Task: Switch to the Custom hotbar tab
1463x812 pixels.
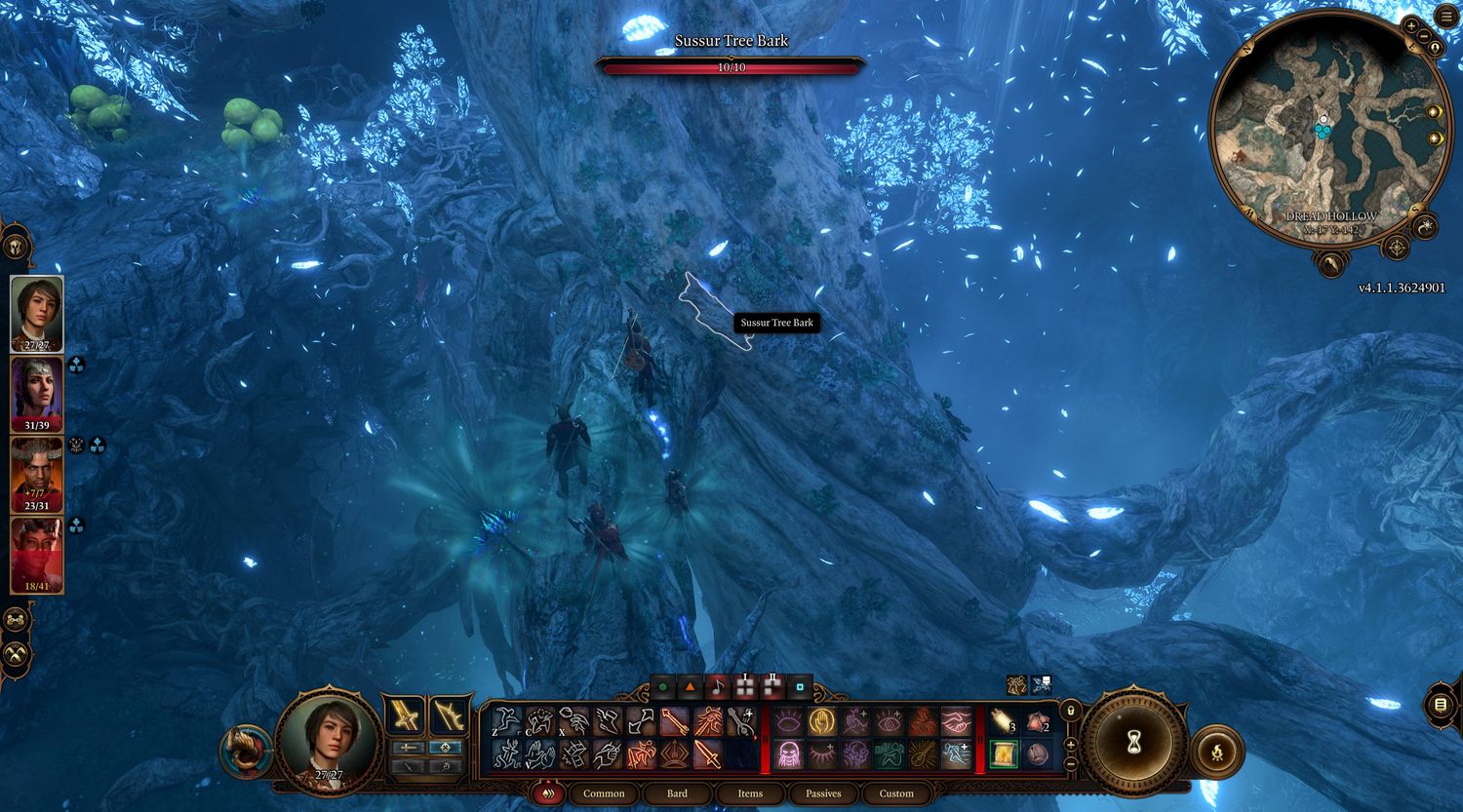Action: pos(896,793)
